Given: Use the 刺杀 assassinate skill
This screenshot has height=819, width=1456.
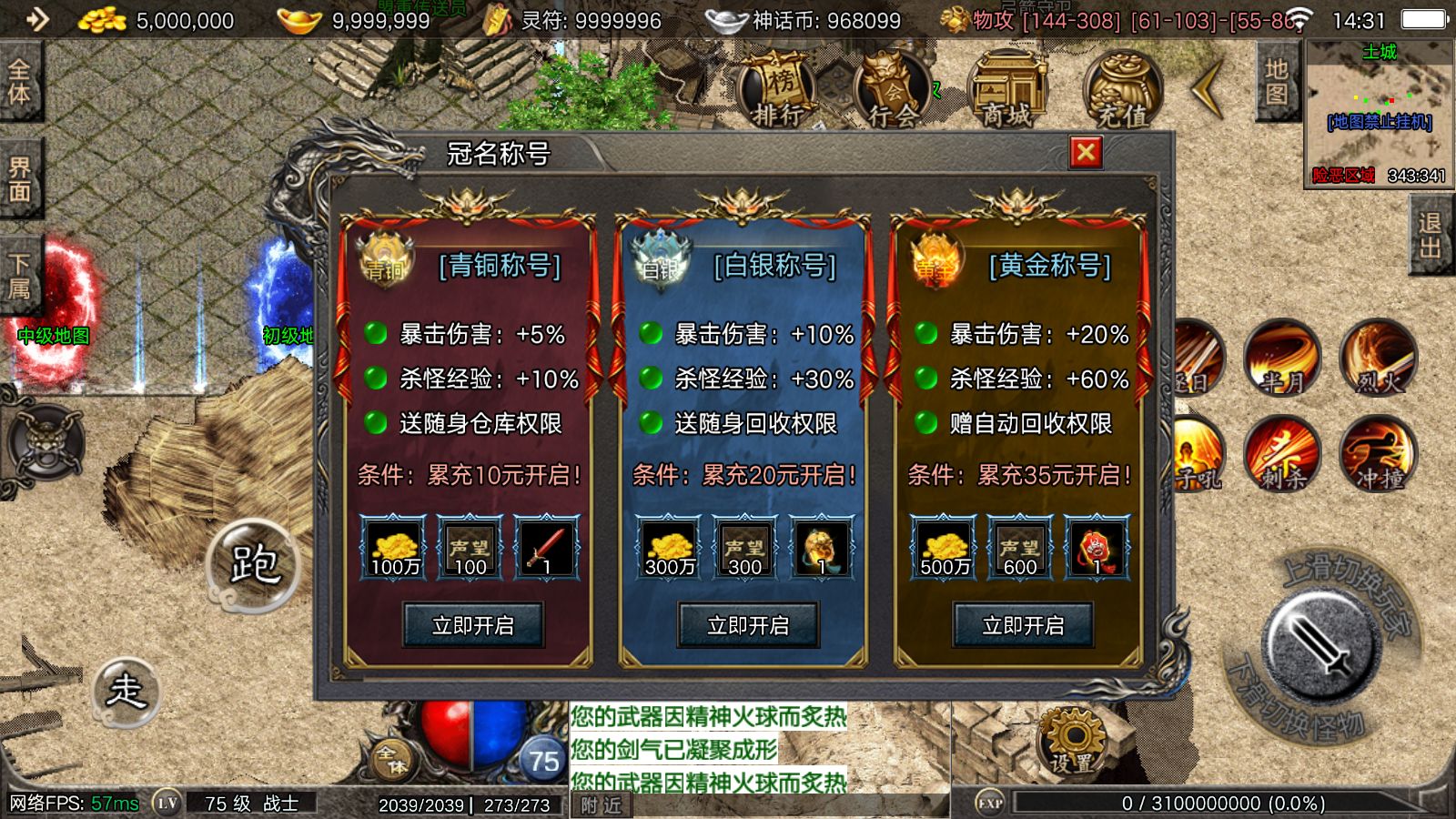Looking at the screenshot, I should (x=1282, y=454).
